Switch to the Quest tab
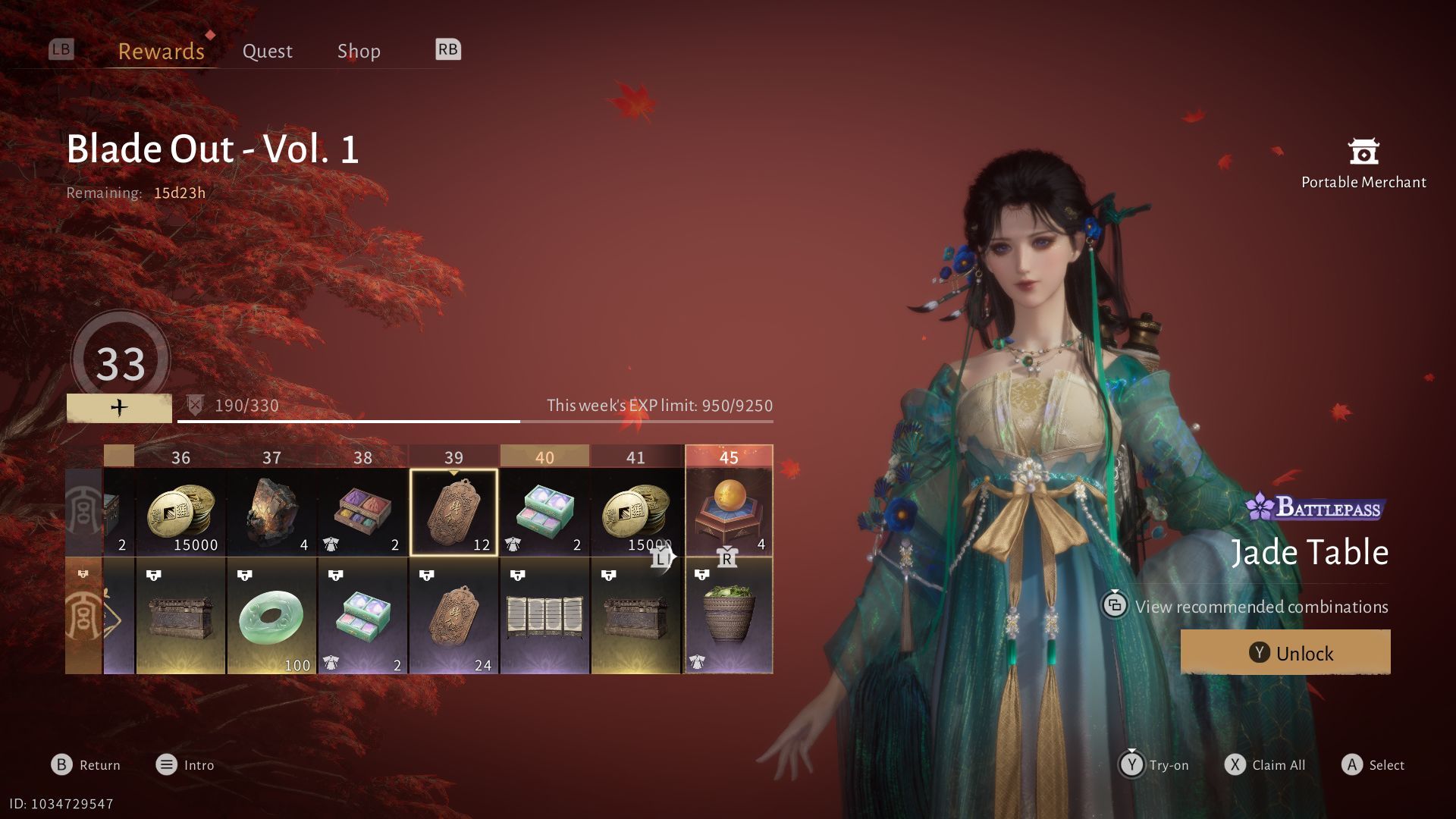This screenshot has height=819, width=1456. click(x=267, y=51)
